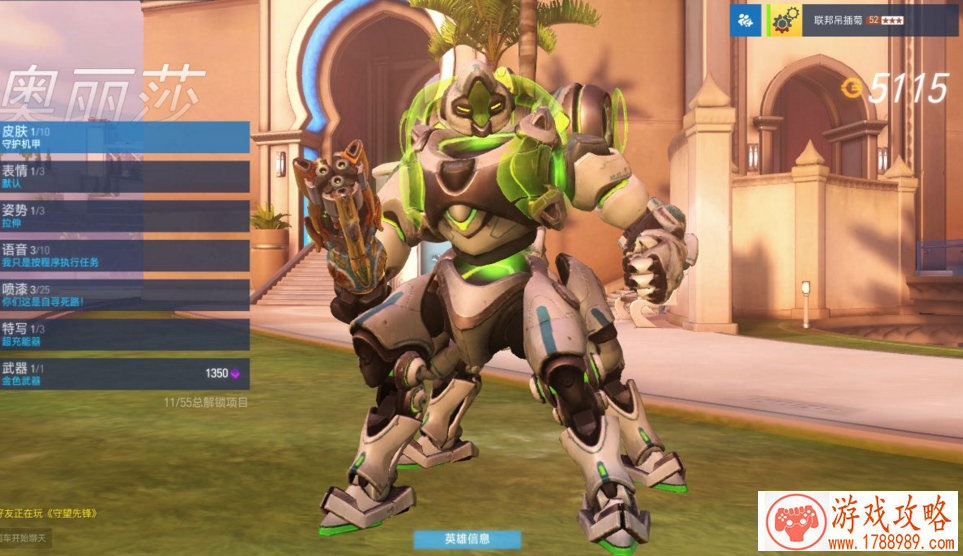Image resolution: width=963 pixels, height=556 pixels.
Task: Choose the 武器 golden weapon row
Action: (x=124, y=374)
